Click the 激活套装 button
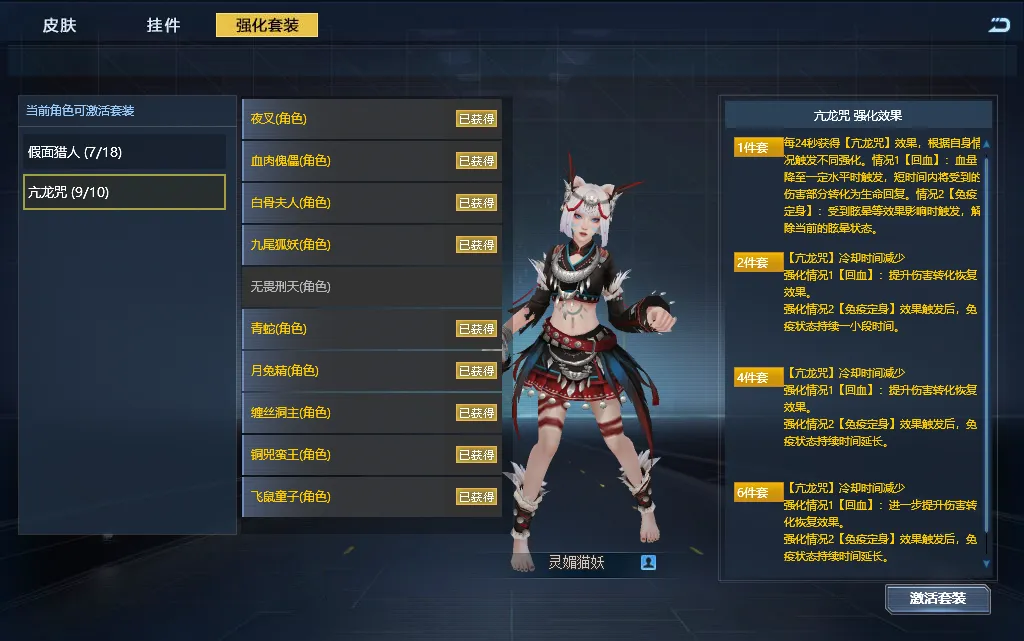 [x=937, y=599]
